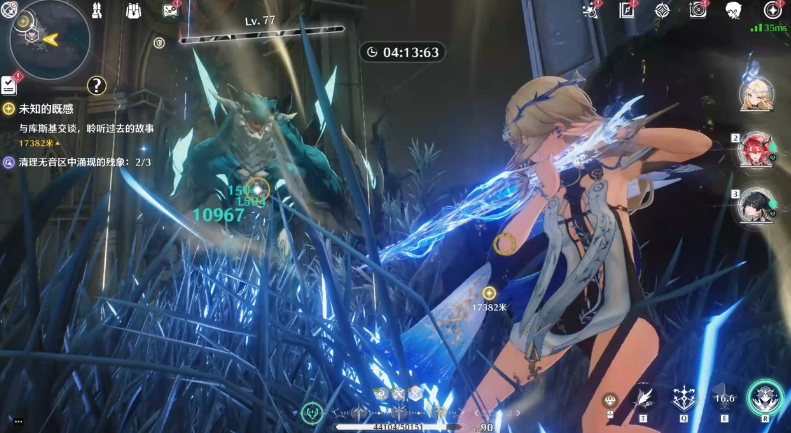Switch to the blonde character portrait
Image resolution: width=791 pixels, height=433 pixels.
pos(753,93)
